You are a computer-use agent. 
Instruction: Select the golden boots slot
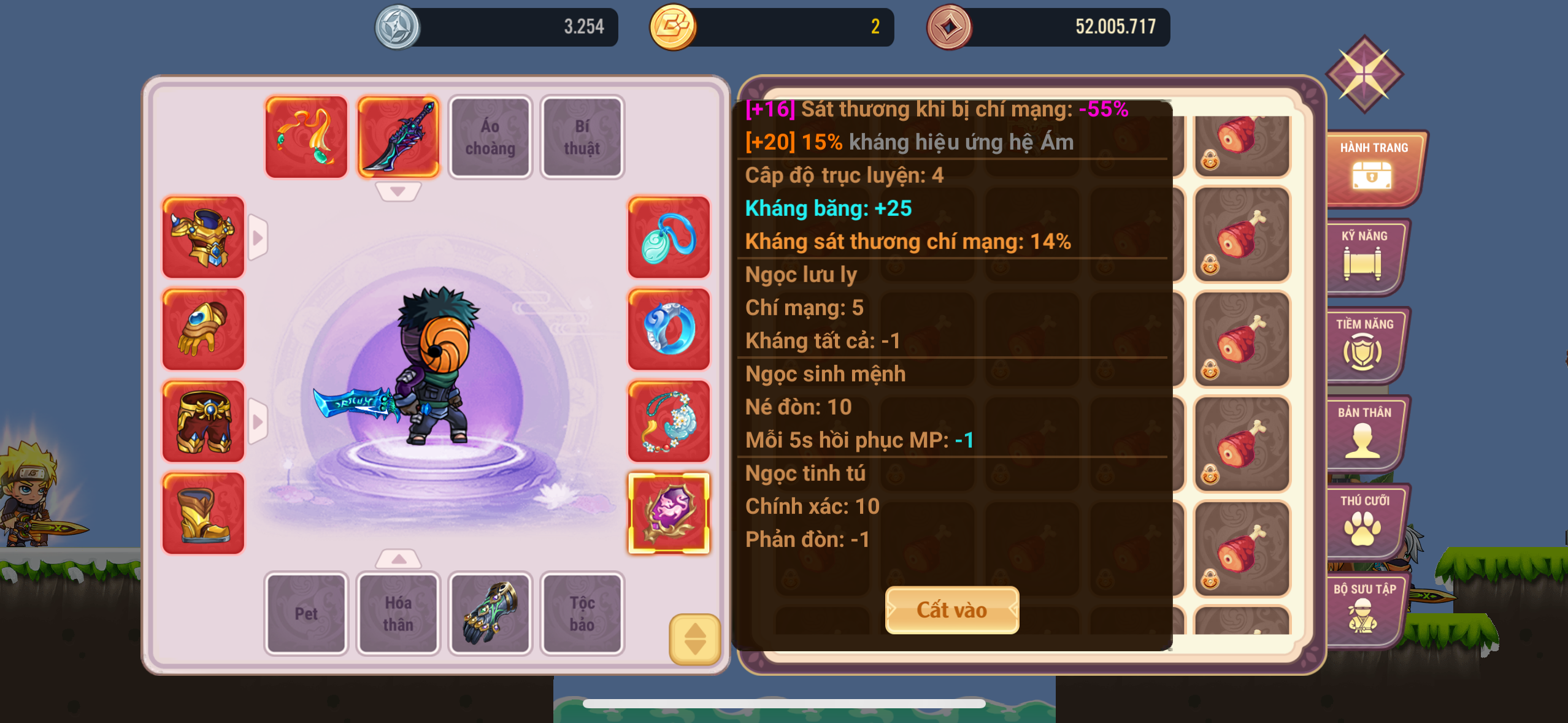click(x=203, y=513)
